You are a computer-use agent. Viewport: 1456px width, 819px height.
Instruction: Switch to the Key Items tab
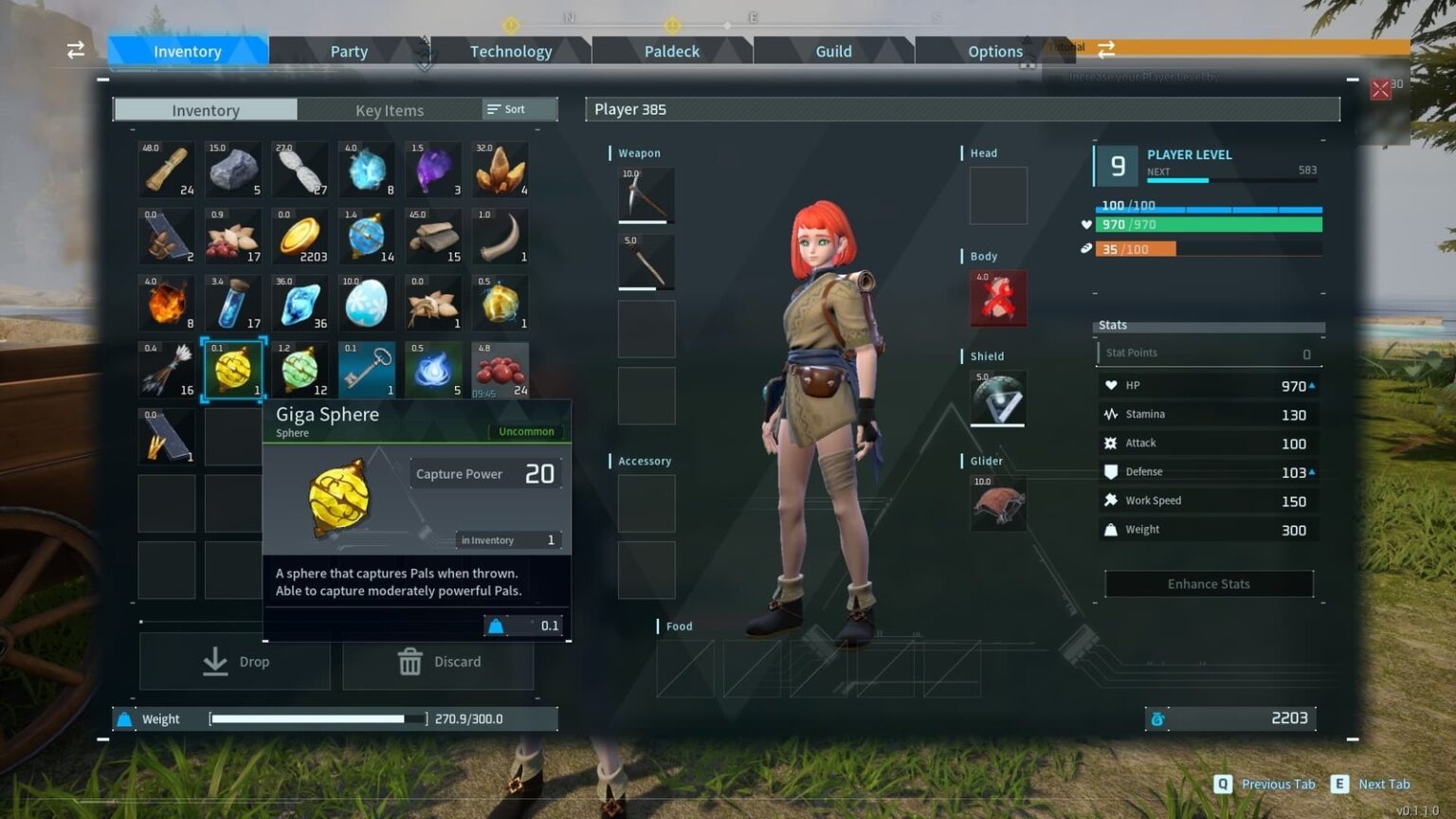[x=389, y=110]
